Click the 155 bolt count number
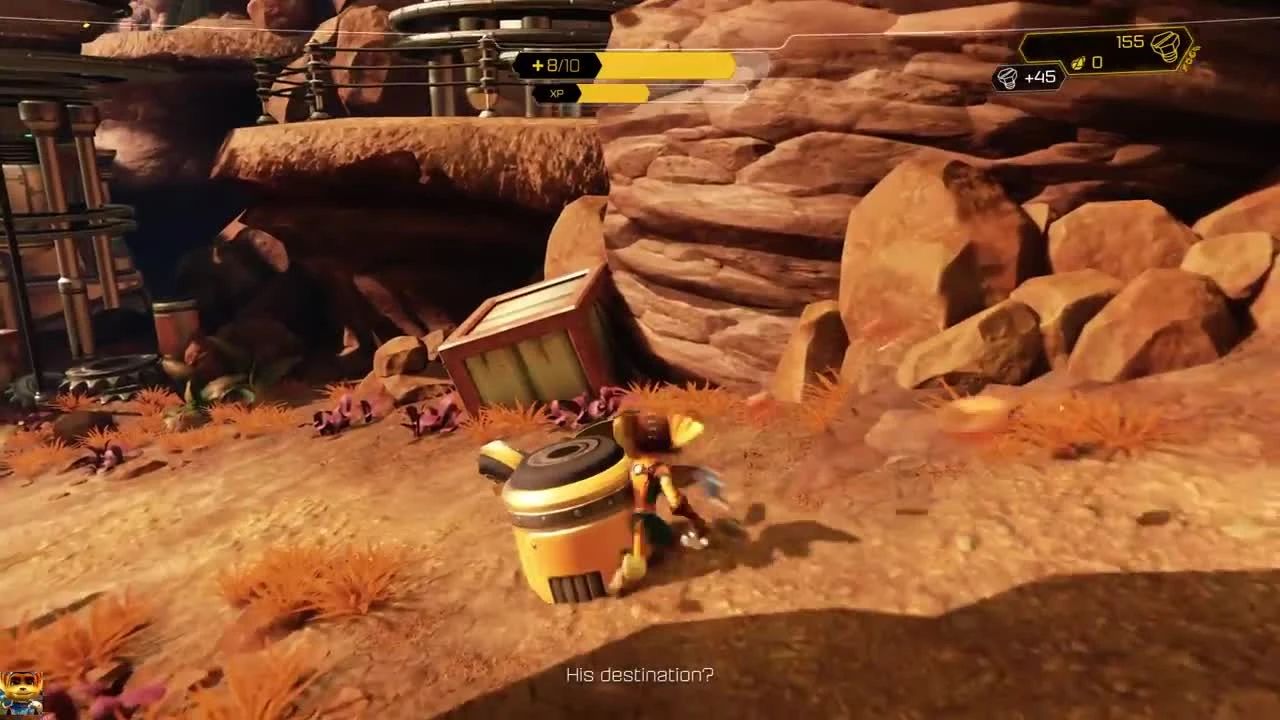Screen dimensions: 1280x720 pyautogui.click(x=1128, y=41)
